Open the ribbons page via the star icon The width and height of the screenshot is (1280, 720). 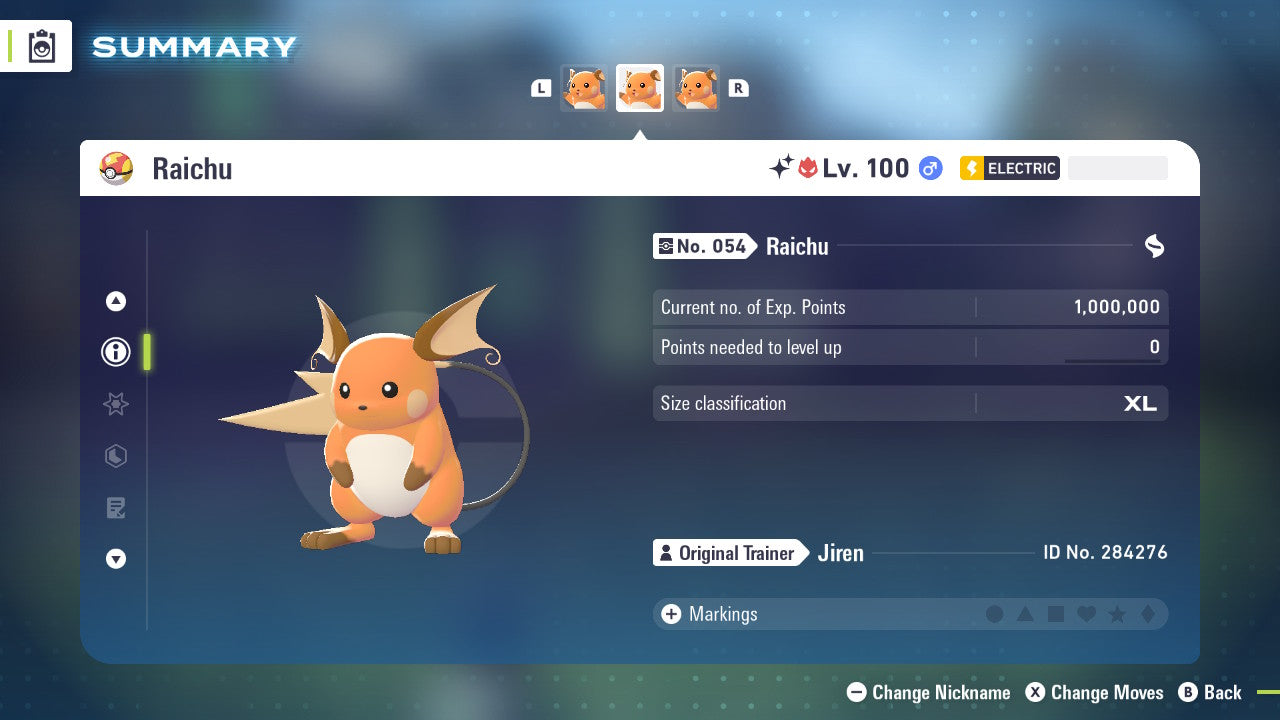click(115, 404)
